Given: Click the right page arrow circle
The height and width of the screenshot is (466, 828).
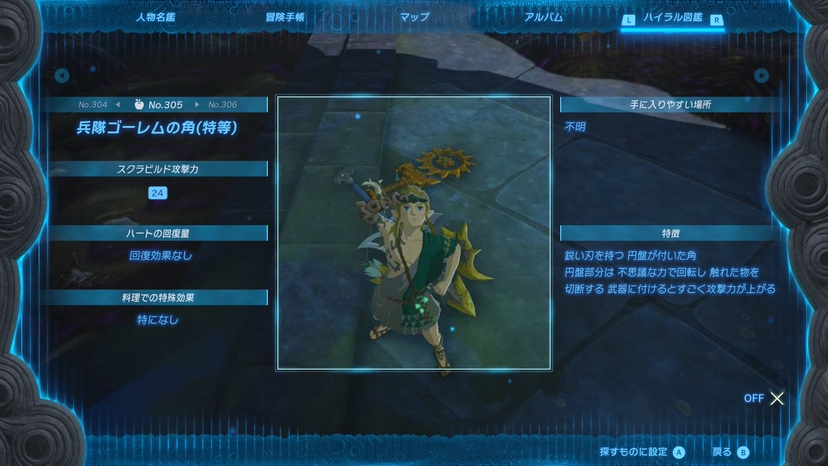Looking at the screenshot, I should pyautogui.click(x=761, y=75).
